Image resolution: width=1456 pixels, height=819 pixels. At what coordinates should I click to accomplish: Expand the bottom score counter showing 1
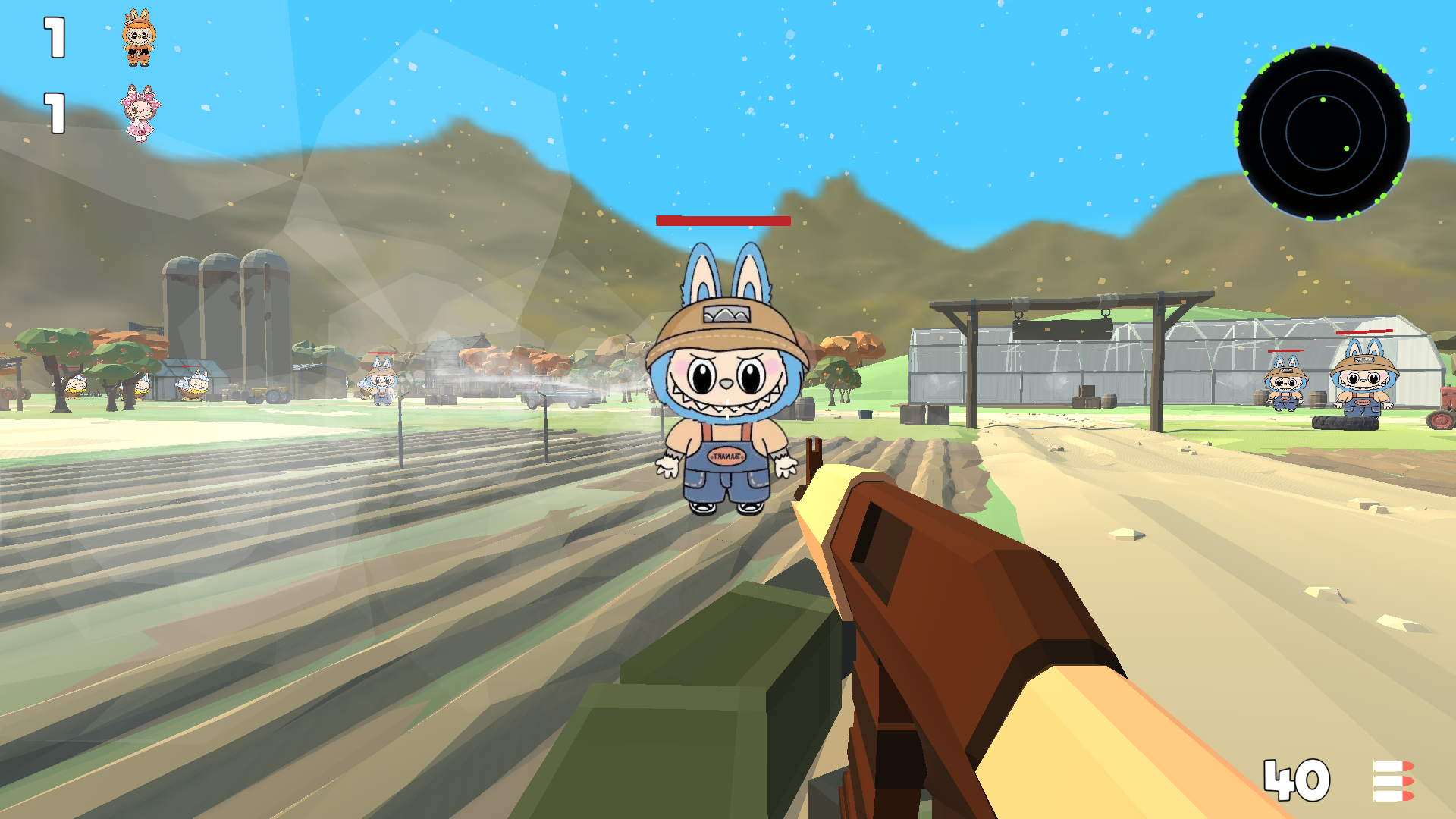click(x=53, y=114)
